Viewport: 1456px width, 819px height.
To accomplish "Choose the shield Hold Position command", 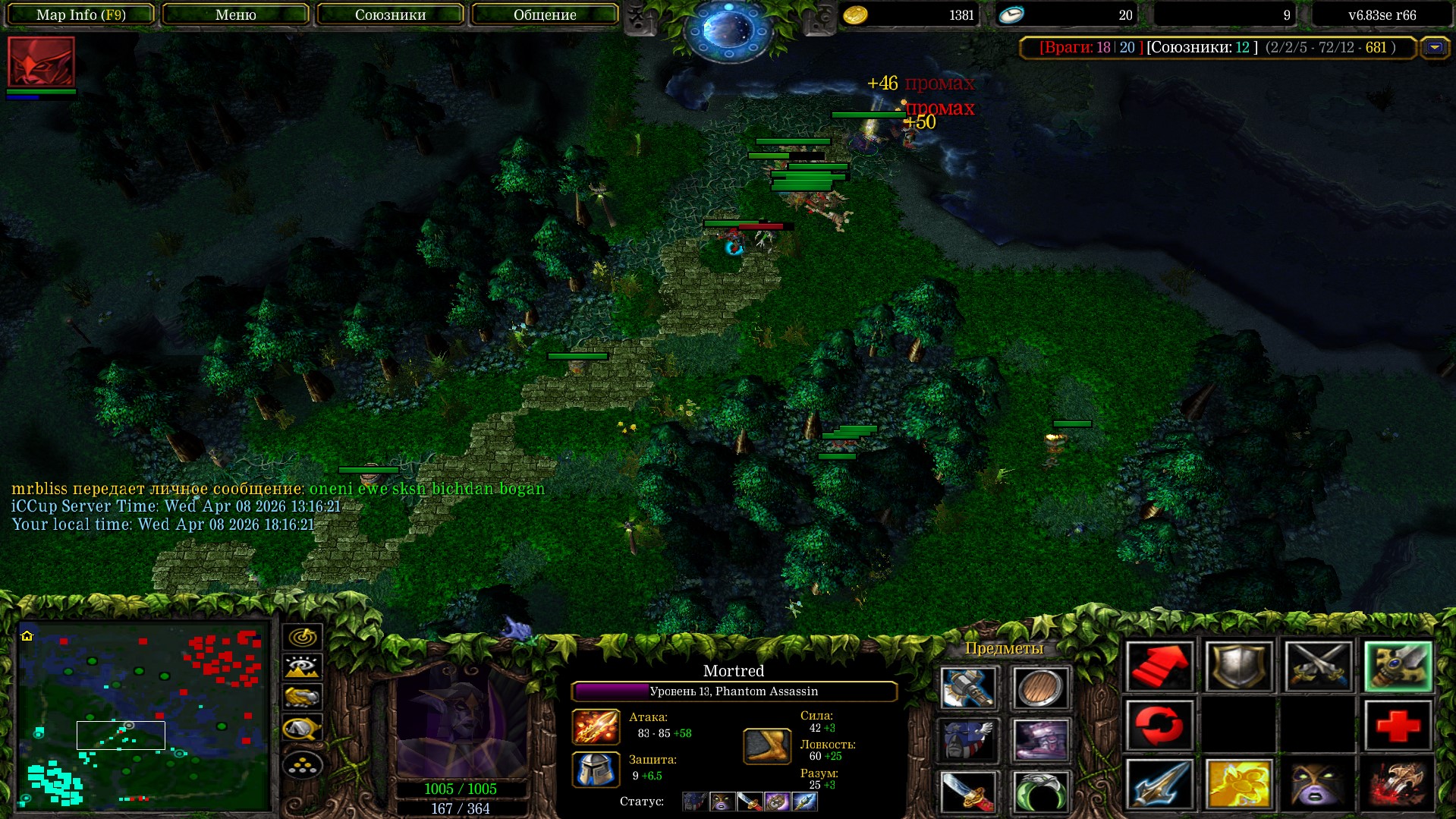I will click(1238, 666).
